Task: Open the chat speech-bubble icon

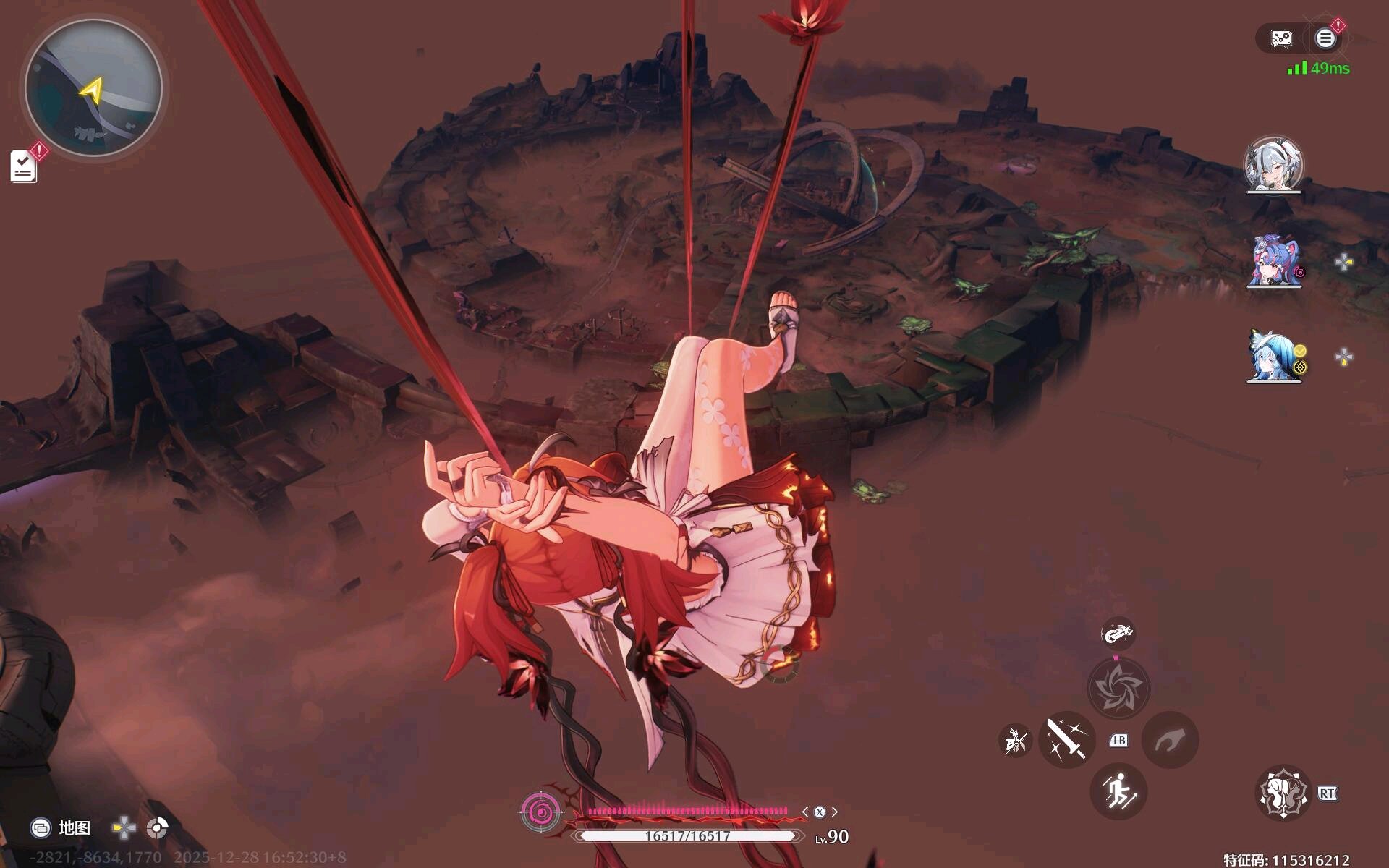Action: click(x=1281, y=38)
